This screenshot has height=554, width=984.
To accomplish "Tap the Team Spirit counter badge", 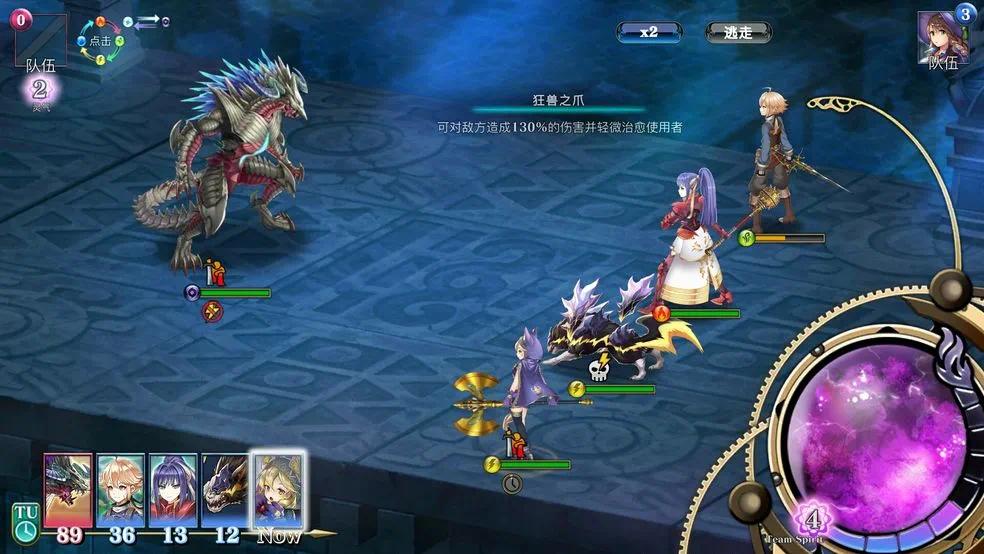I will [x=813, y=522].
